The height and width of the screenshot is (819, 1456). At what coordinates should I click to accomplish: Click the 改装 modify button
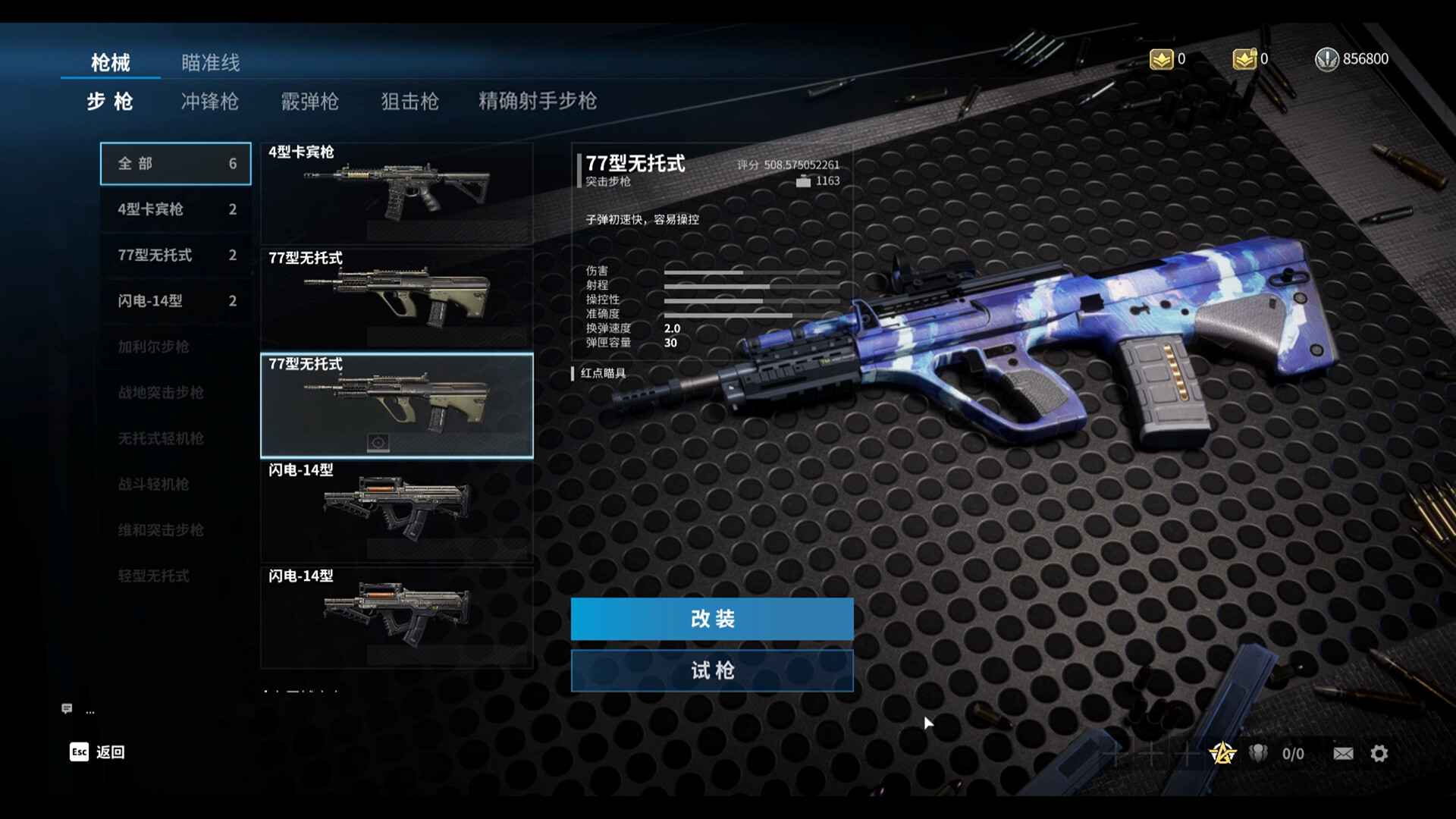coord(712,618)
